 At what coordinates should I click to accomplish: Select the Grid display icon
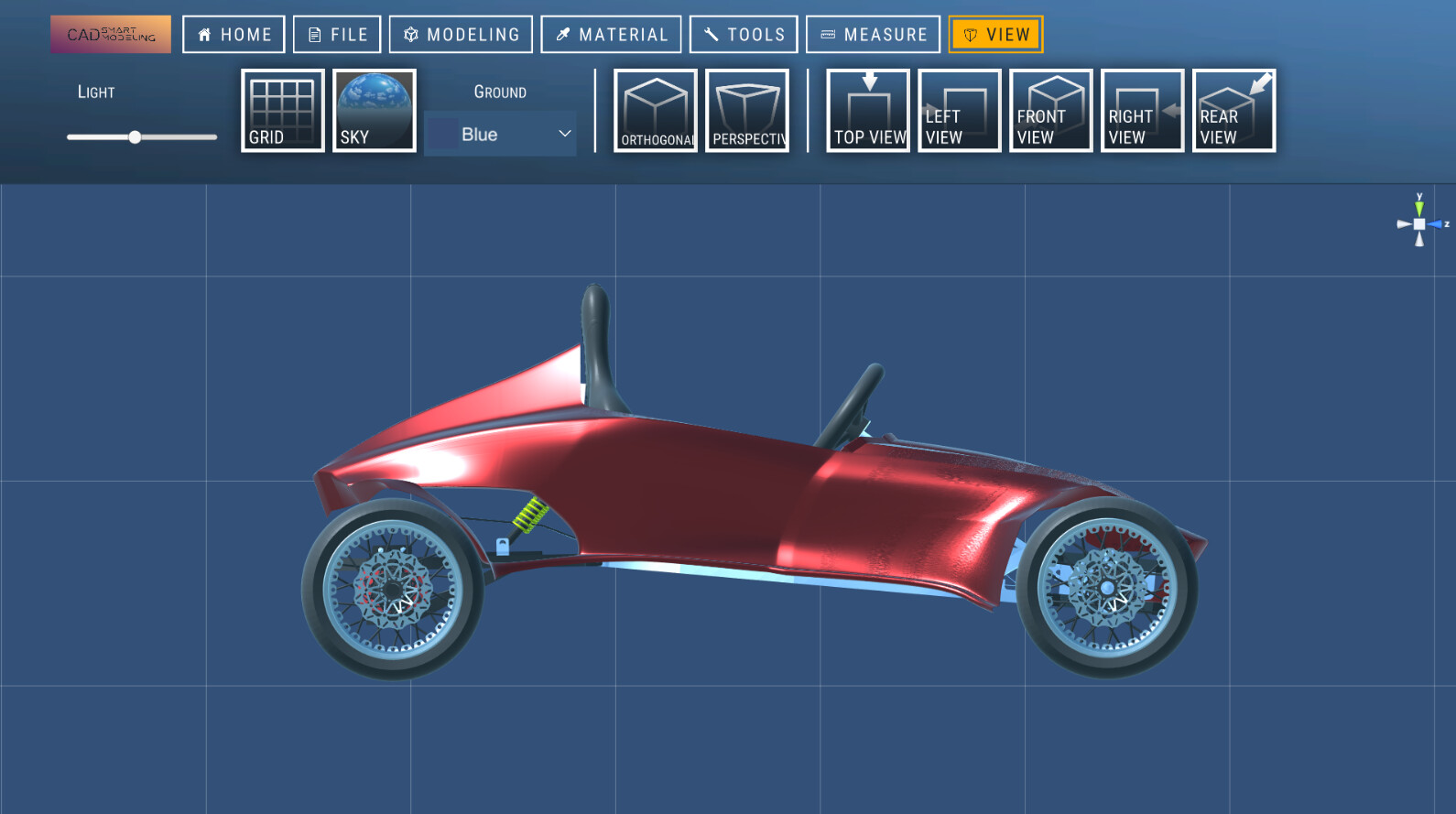281,110
